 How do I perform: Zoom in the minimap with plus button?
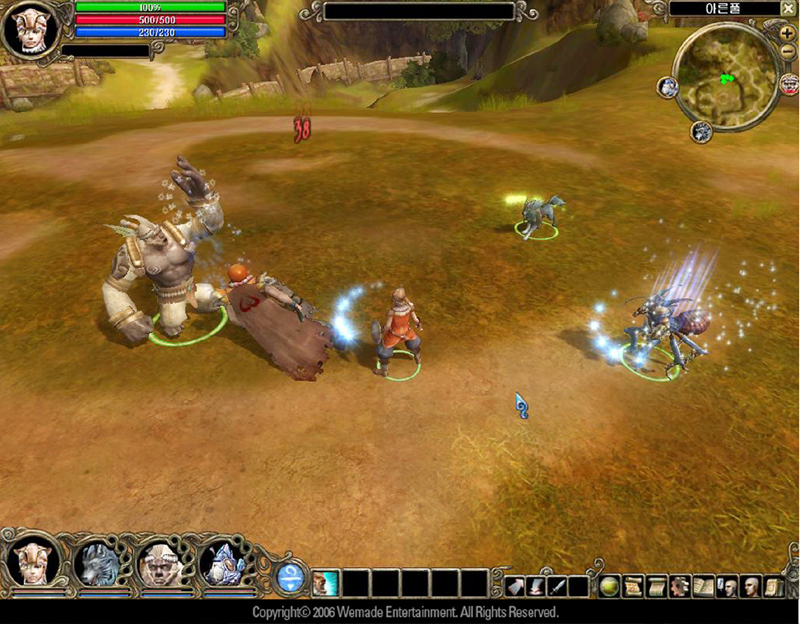[x=787, y=33]
